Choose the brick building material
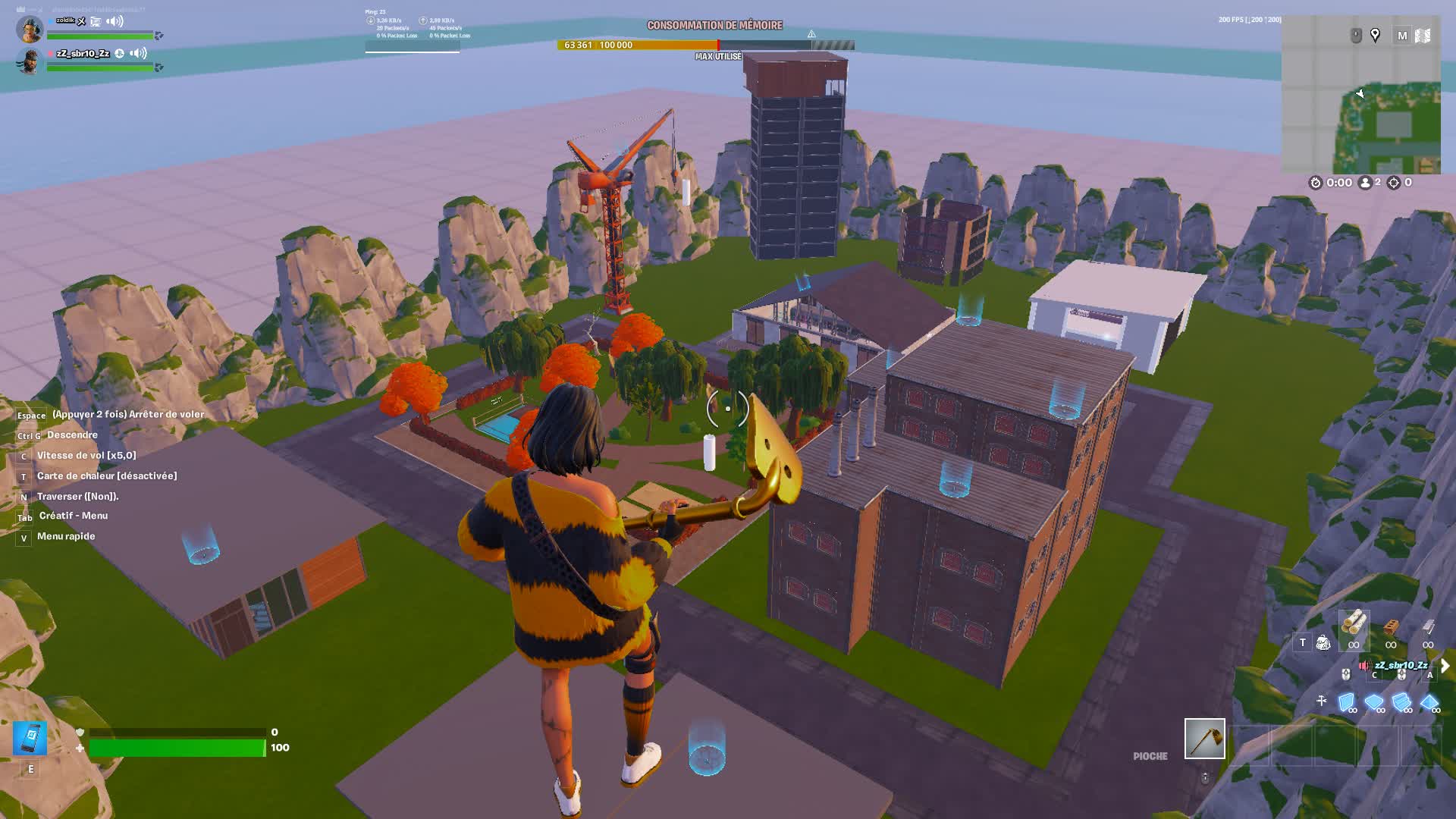This screenshot has width=1456, height=819. pos(1391,628)
